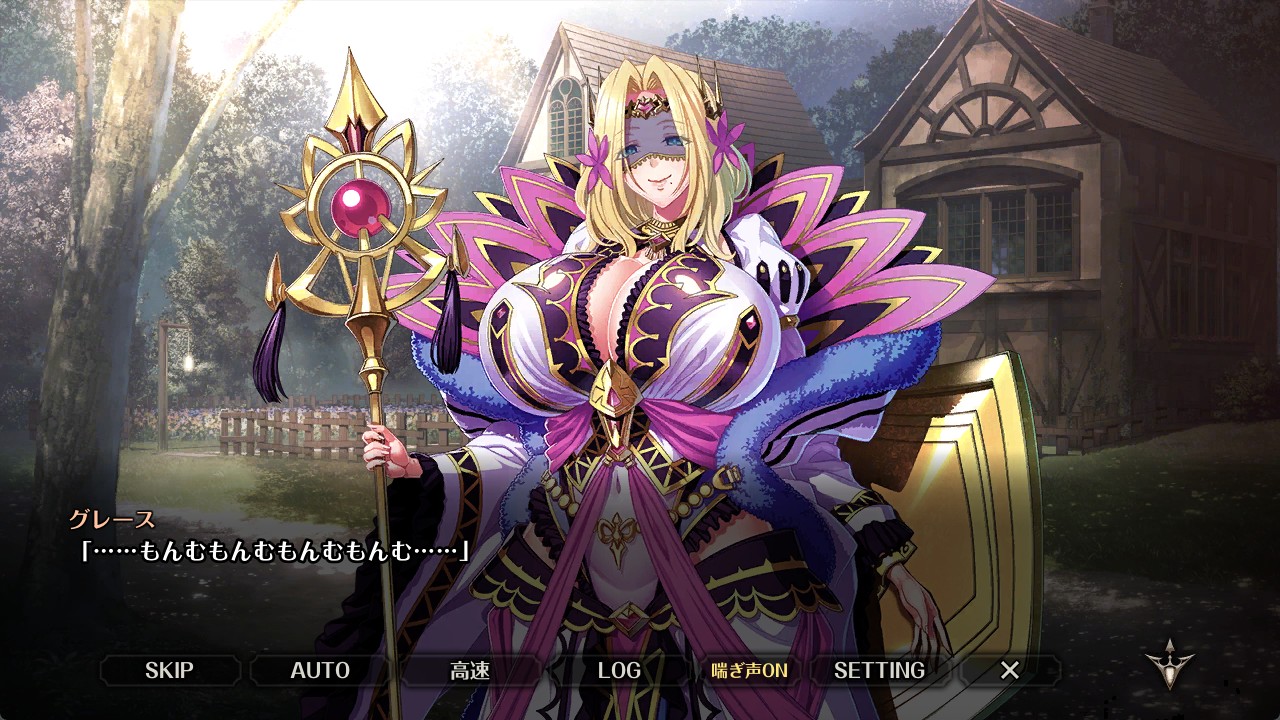The image size is (1280, 720).
Task: Open the dialogue LOG
Action: (x=619, y=670)
